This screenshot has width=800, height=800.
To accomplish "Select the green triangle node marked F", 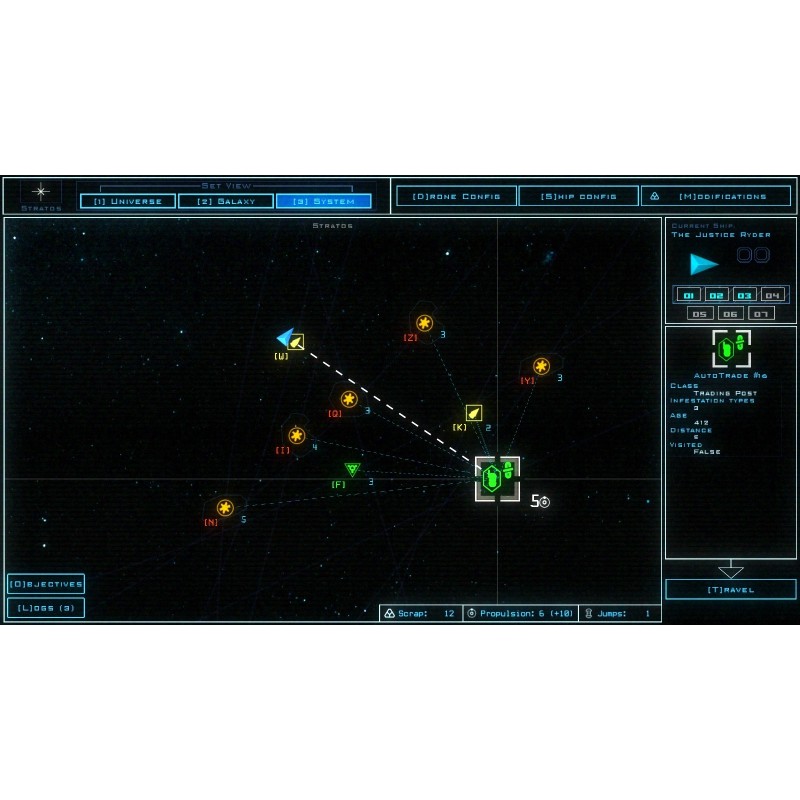I will [x=352, y=469].
